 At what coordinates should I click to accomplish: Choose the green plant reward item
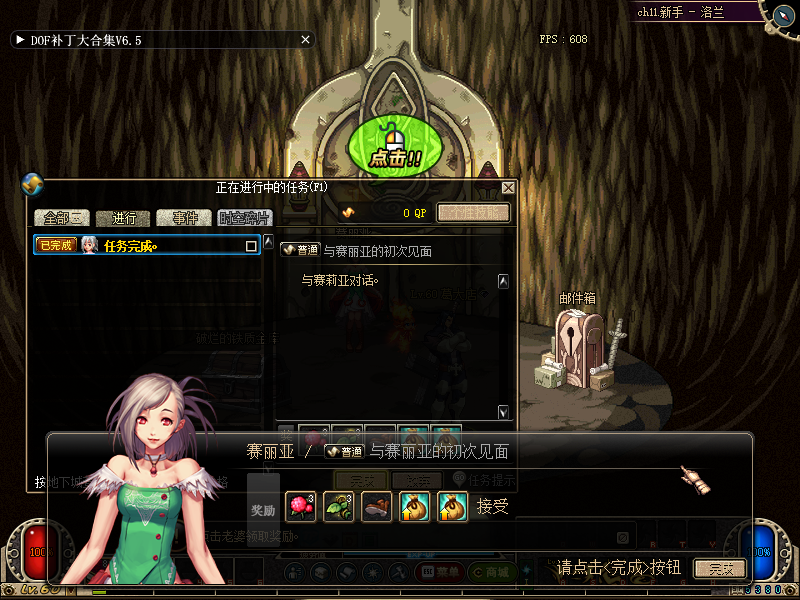pos(338,507)
